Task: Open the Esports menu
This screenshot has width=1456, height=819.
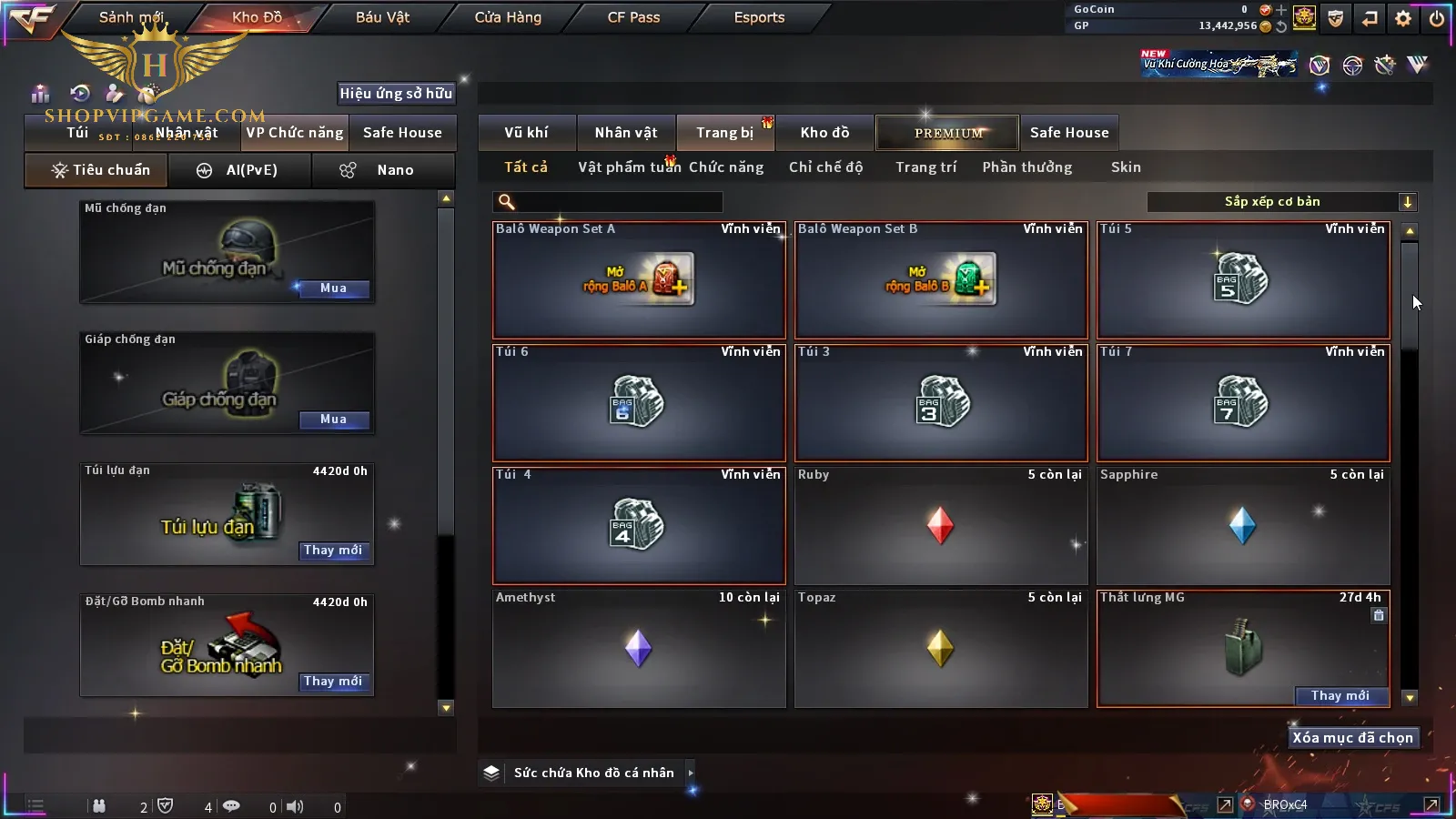Action: 759,17
